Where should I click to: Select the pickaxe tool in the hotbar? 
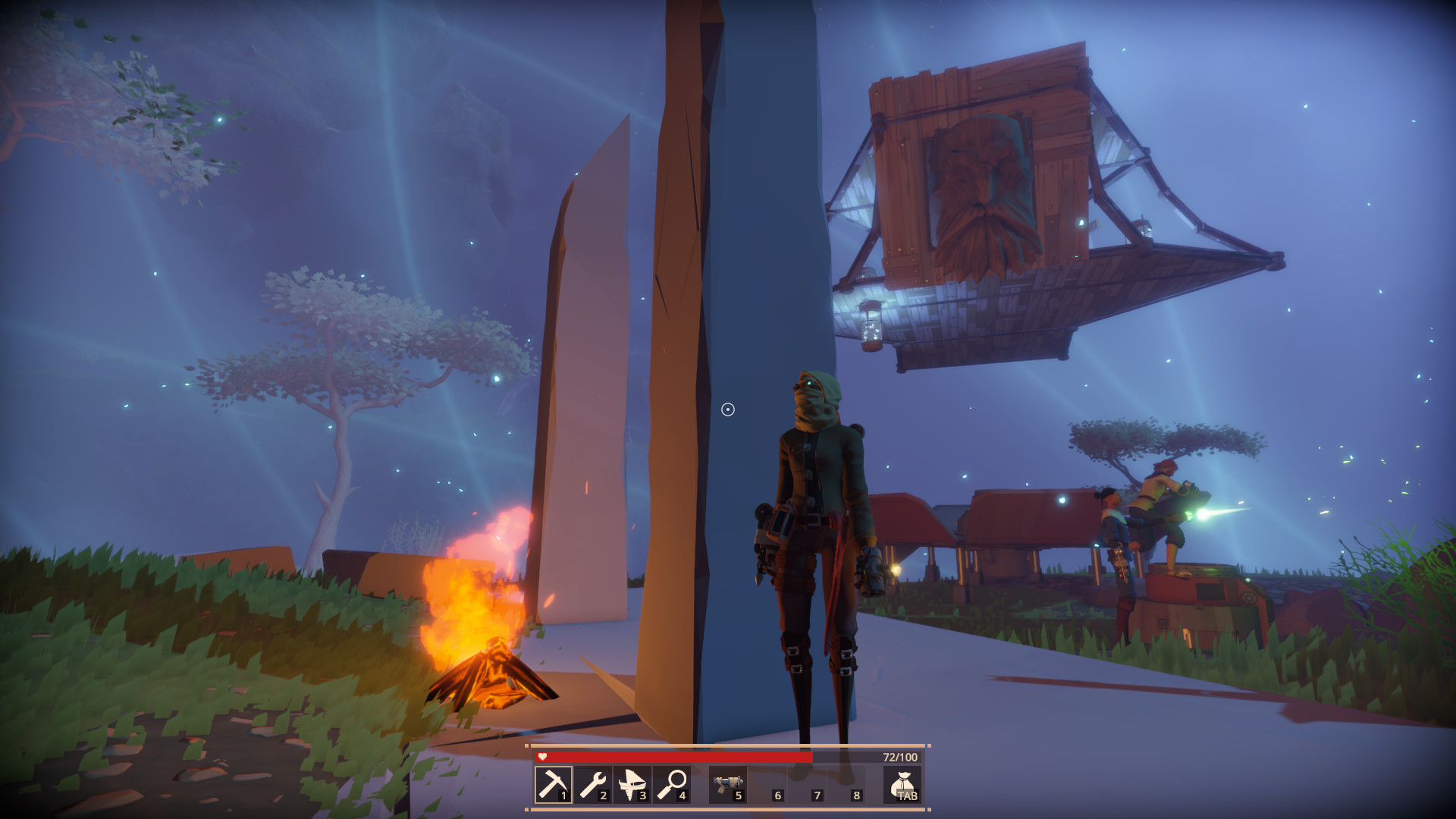coord(554,784)
